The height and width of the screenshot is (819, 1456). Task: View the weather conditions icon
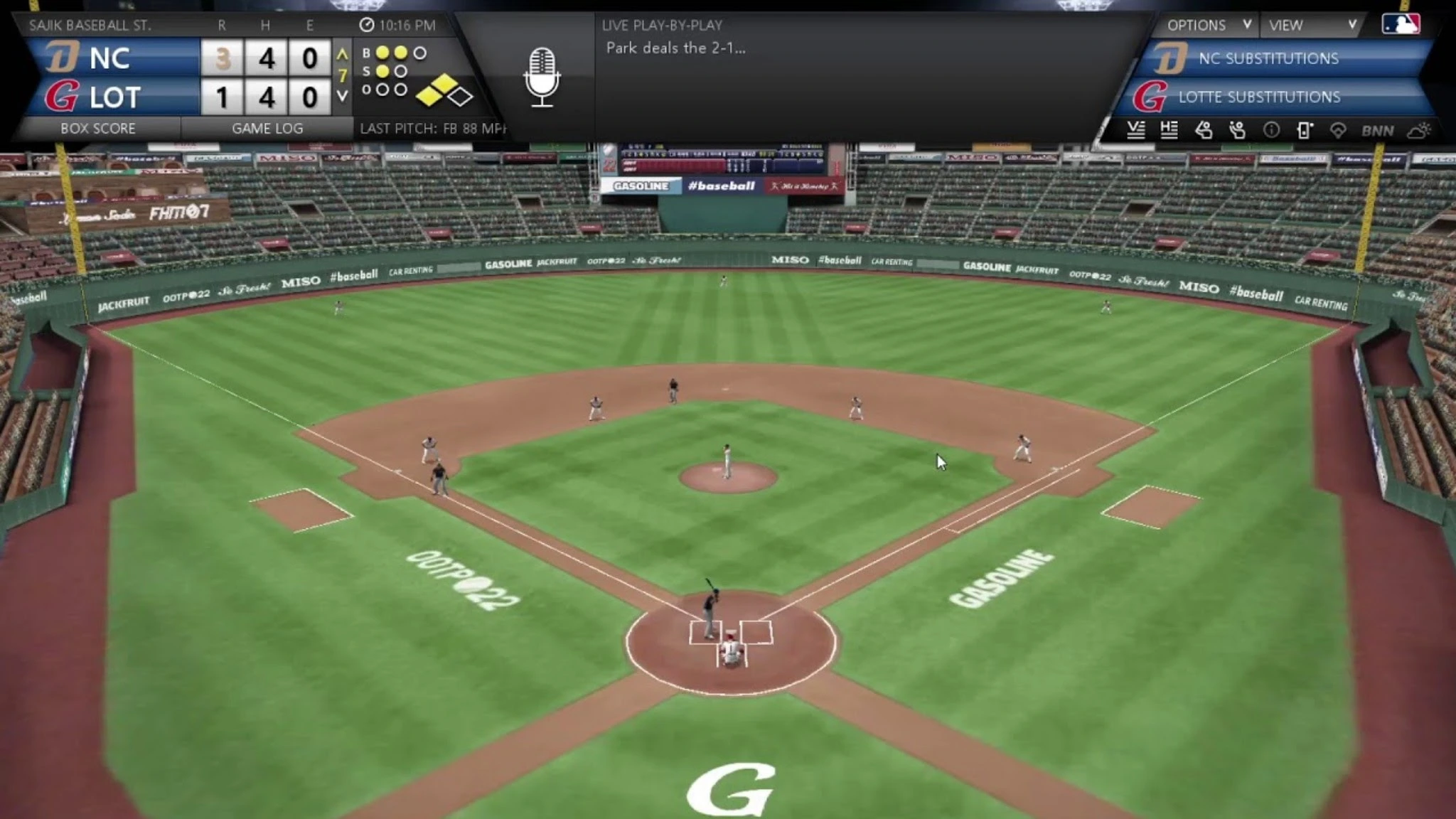tap(1419, 130)
